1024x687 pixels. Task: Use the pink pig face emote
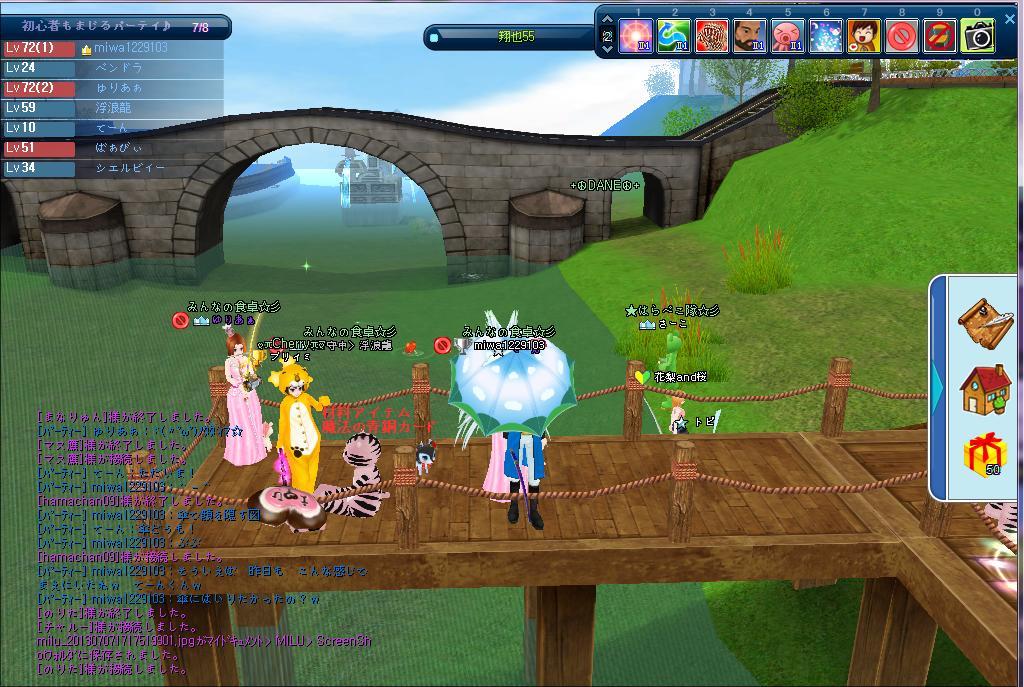coord(788,37)
